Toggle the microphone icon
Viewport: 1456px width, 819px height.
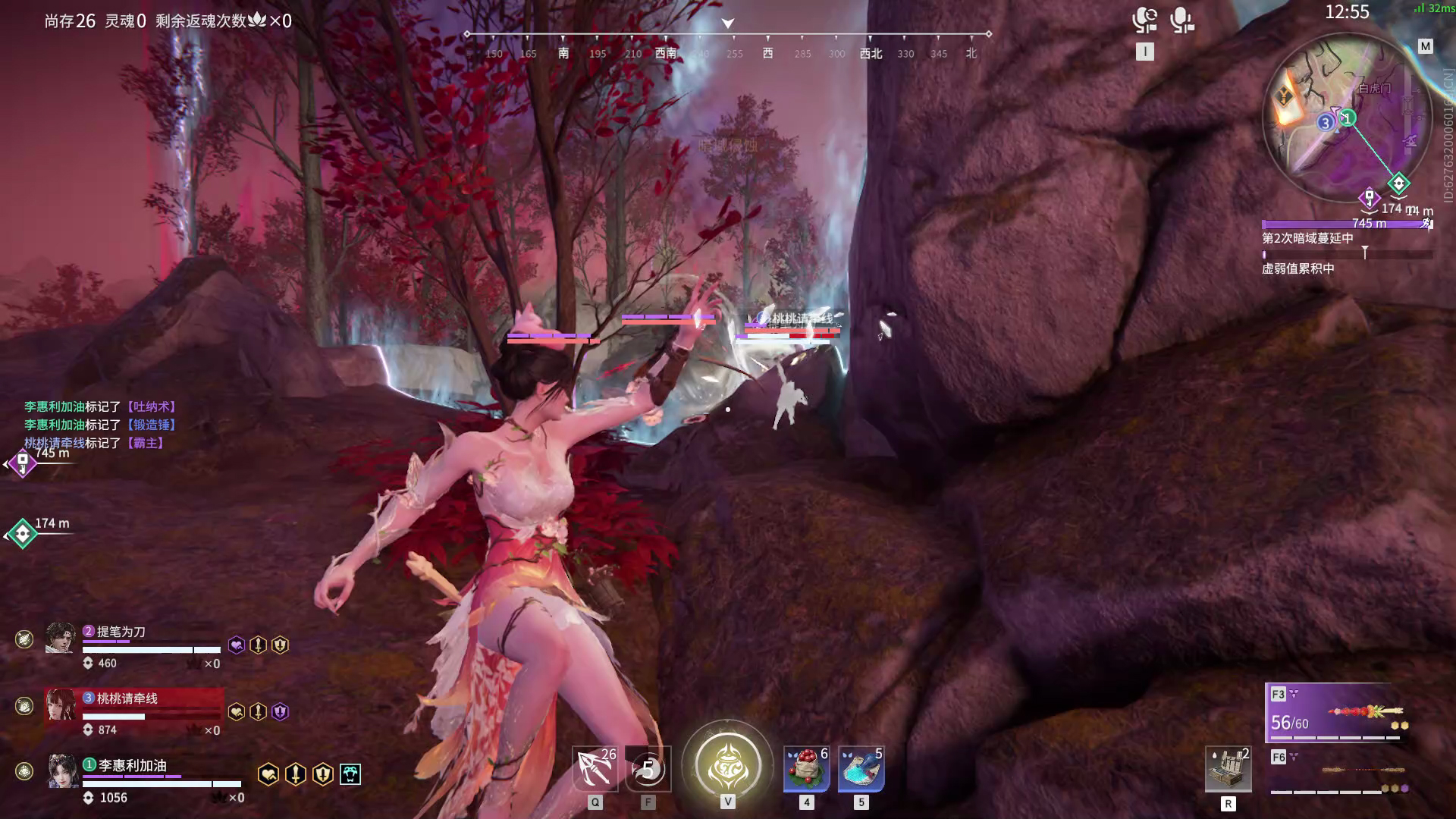click(1181, 20)
